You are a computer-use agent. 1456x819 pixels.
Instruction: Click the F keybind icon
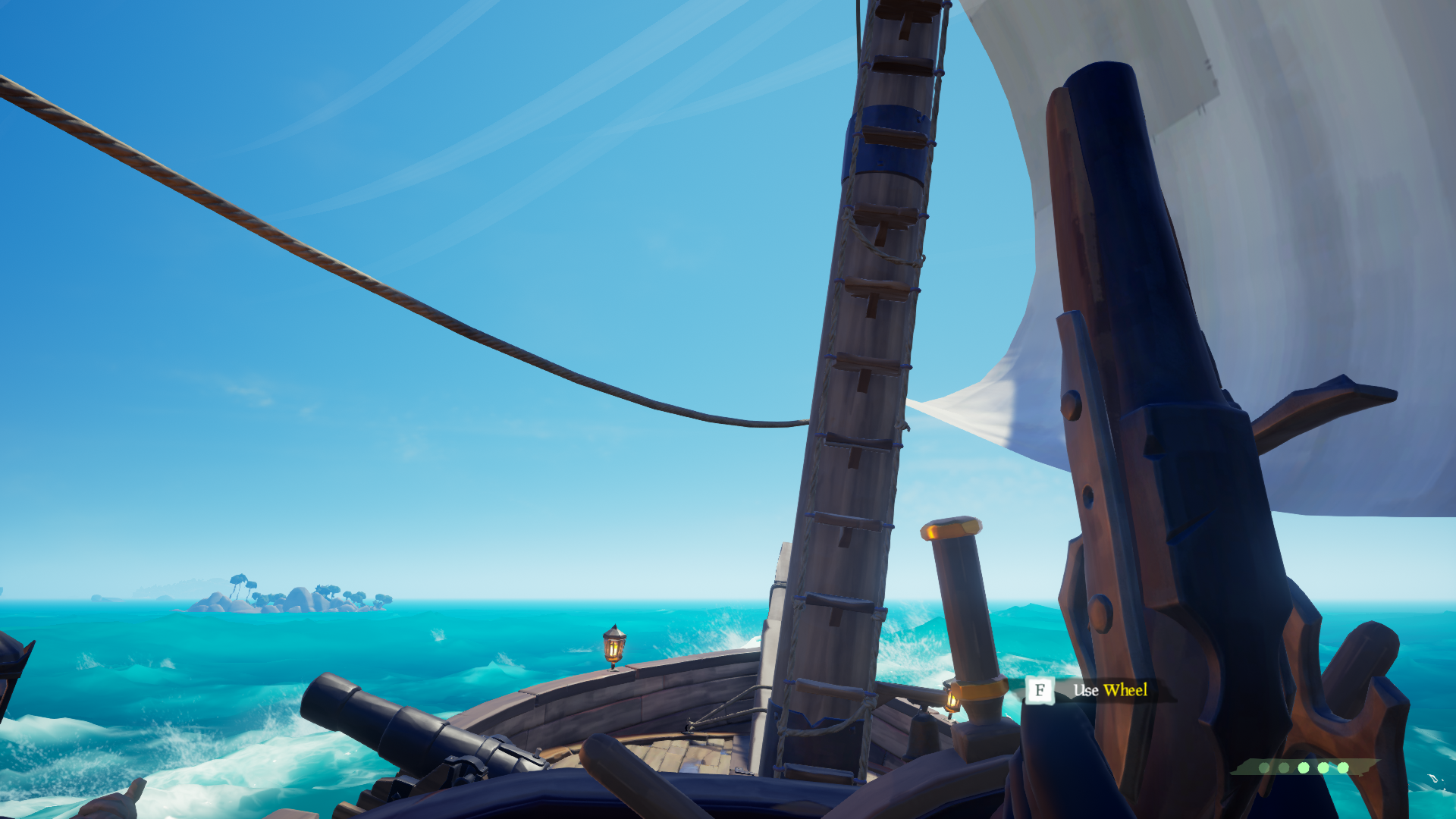1039,691
